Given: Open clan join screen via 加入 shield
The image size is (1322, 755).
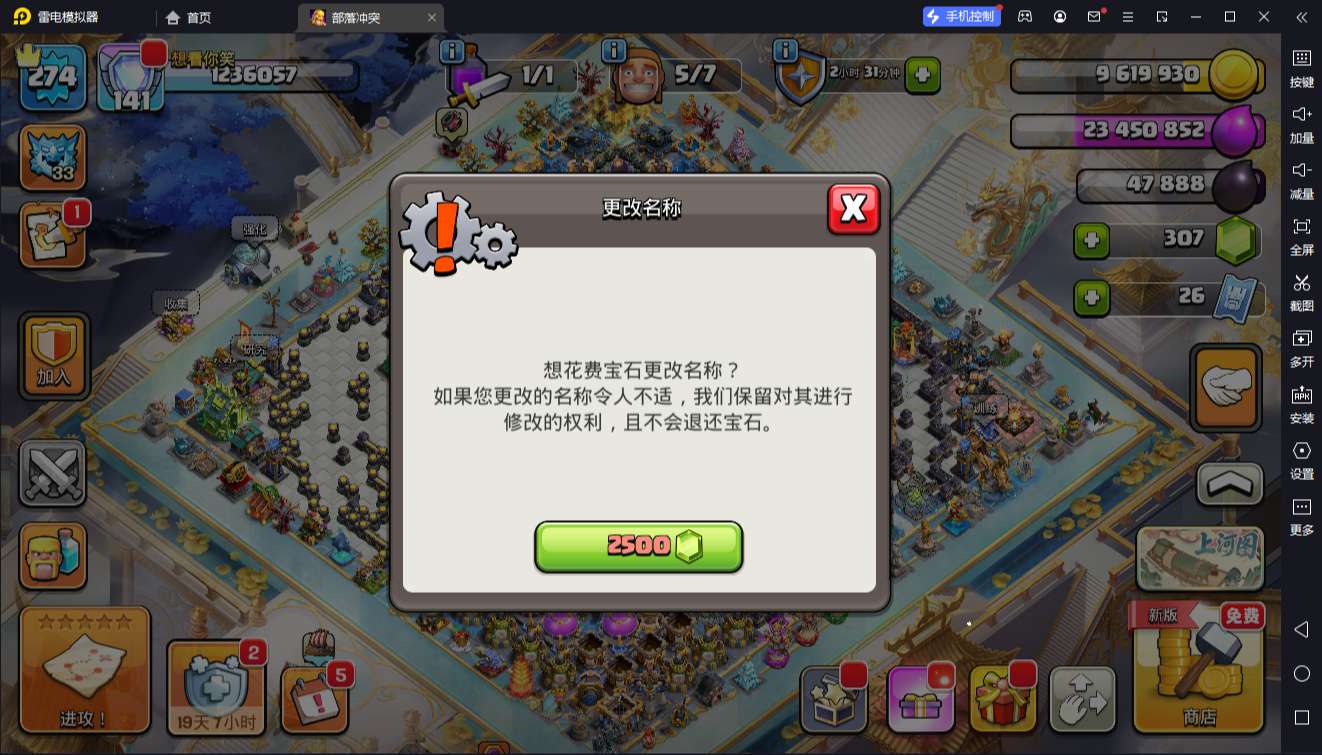Looking at the screenshot, I should 53,355.
